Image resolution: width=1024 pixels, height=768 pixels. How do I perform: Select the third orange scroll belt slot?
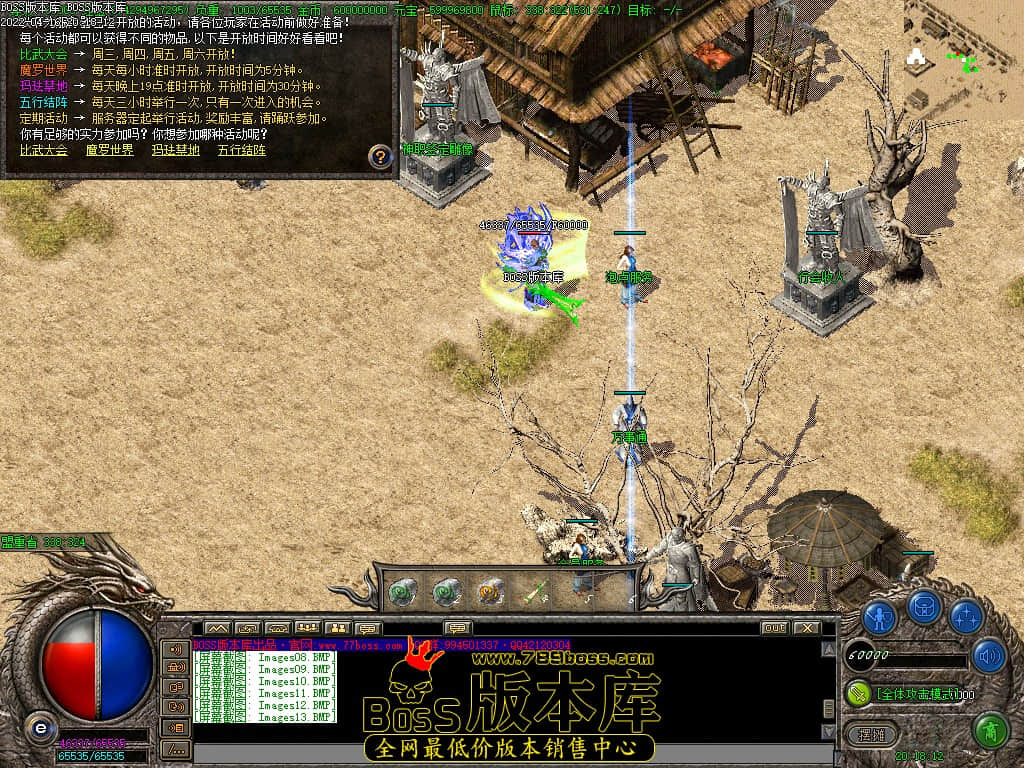pyautogui.click(x=490, y=591)
